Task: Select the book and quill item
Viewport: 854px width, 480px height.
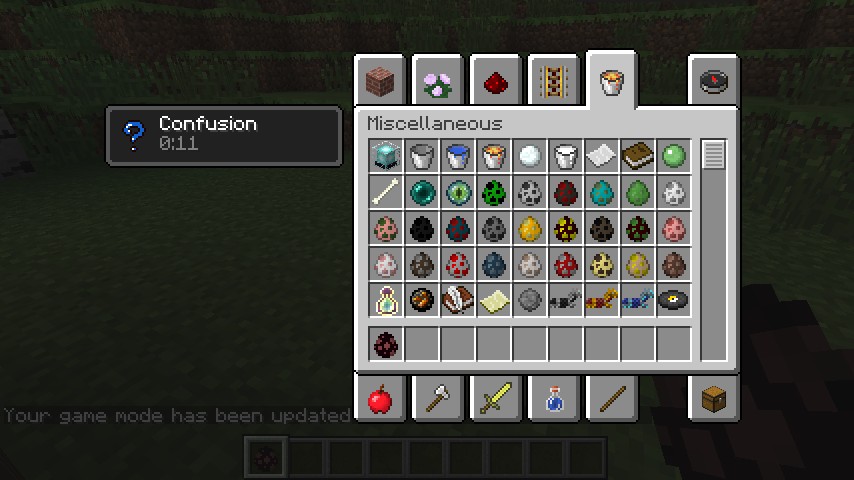Action: tap(458, 300)
